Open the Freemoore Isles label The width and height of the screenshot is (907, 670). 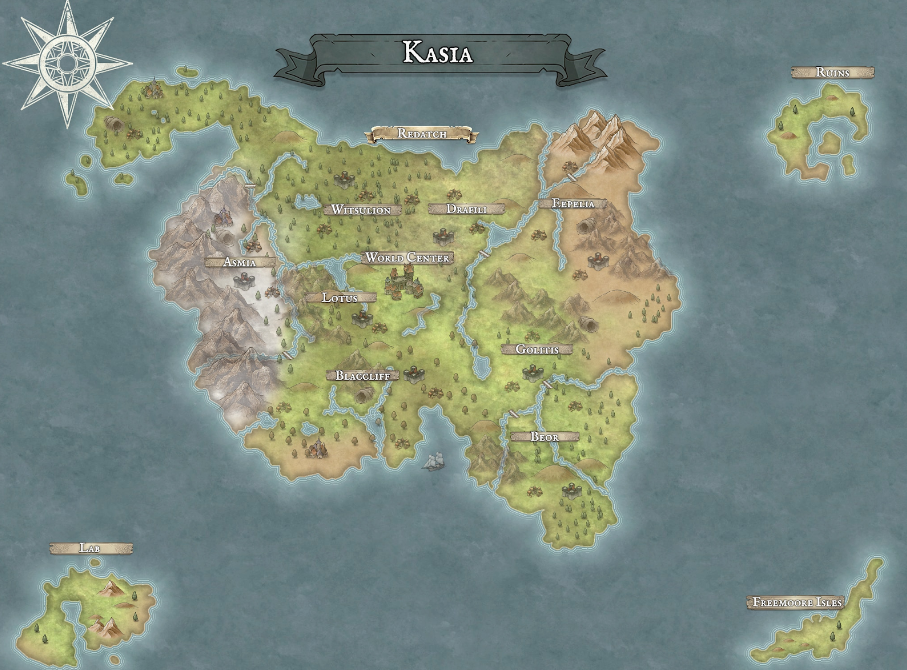click(796, 603)
